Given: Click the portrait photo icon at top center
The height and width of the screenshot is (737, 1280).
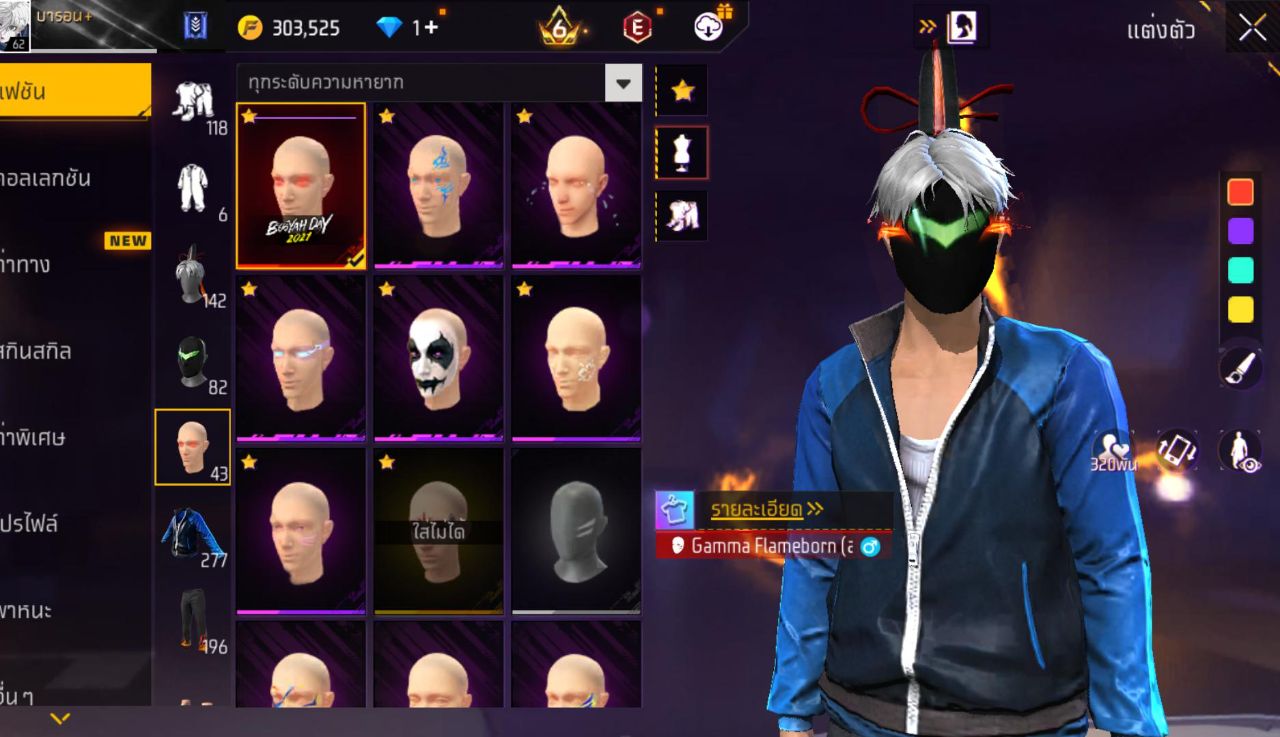Looking at the screenshot, I should point(962,27).
